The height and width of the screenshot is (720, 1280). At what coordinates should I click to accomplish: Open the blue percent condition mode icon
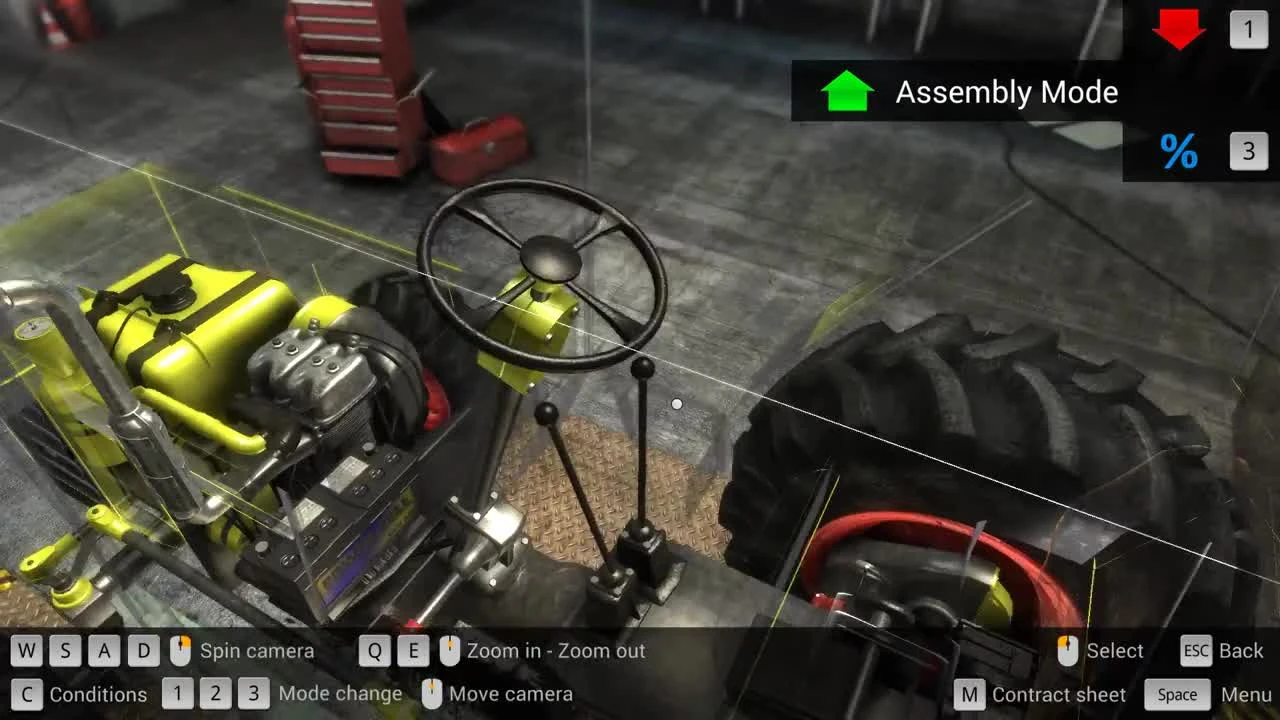pos(1180,152)
